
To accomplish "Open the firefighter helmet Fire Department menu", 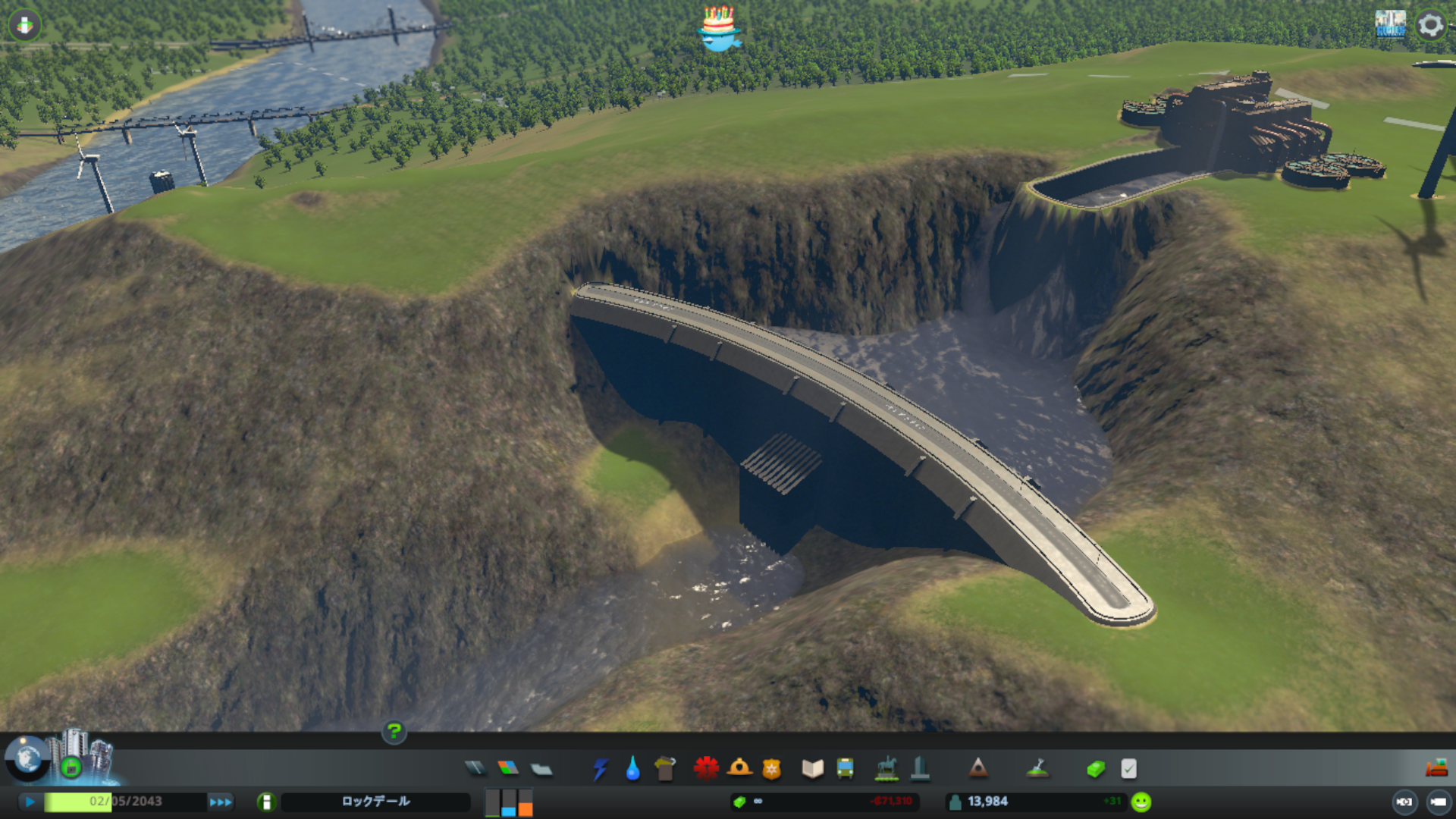I will [x=739, y=769].
